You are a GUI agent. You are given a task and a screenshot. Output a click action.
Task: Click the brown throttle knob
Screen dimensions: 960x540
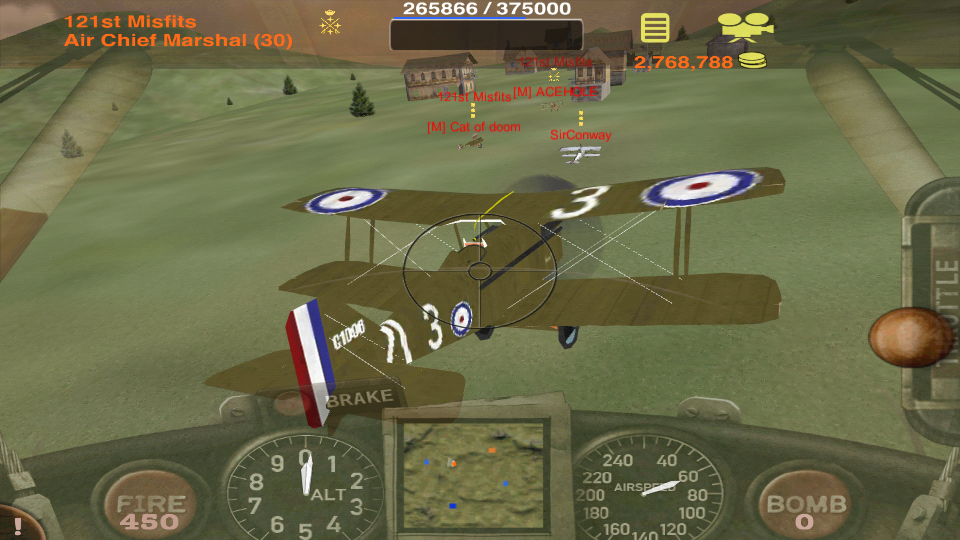click(909, 337)
